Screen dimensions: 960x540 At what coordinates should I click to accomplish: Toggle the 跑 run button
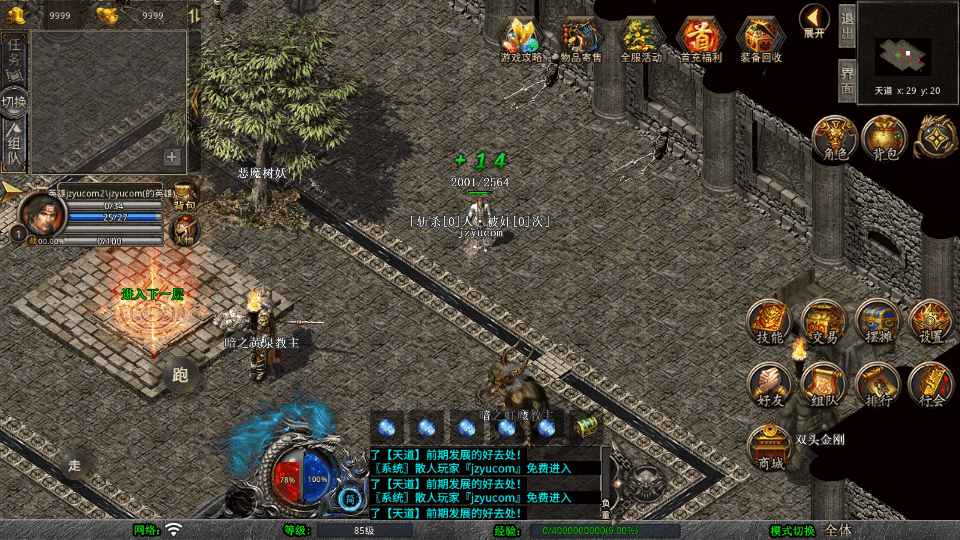coord(180,375)
